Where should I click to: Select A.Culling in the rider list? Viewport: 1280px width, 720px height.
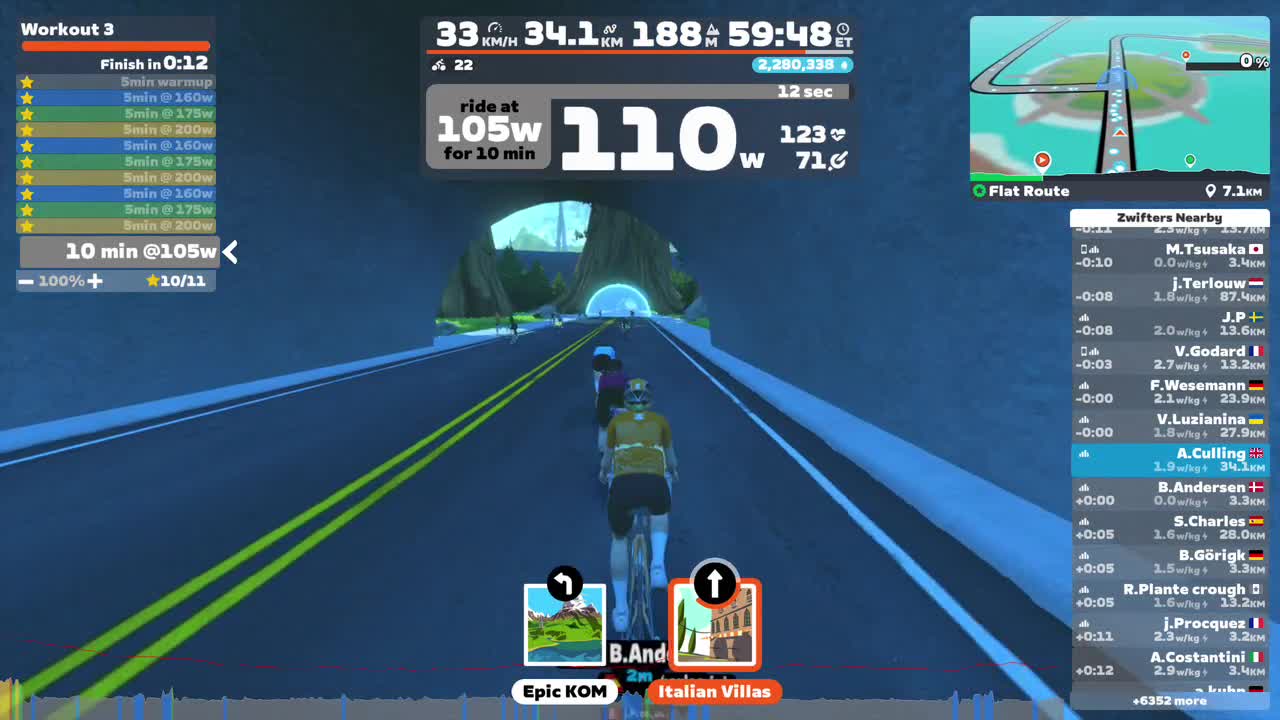[1170, 460]
